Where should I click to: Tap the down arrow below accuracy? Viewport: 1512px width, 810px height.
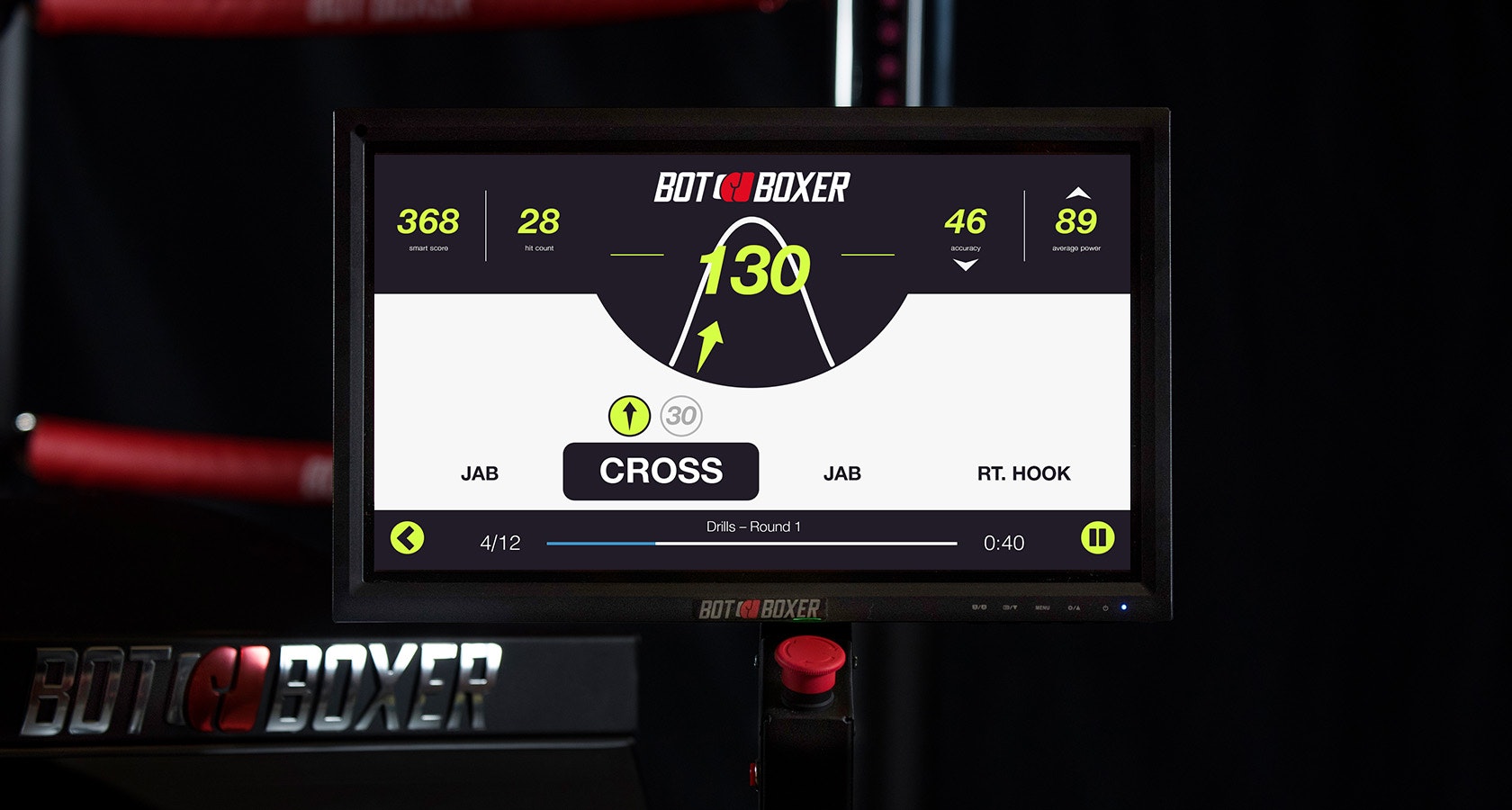tap(965, 265)
